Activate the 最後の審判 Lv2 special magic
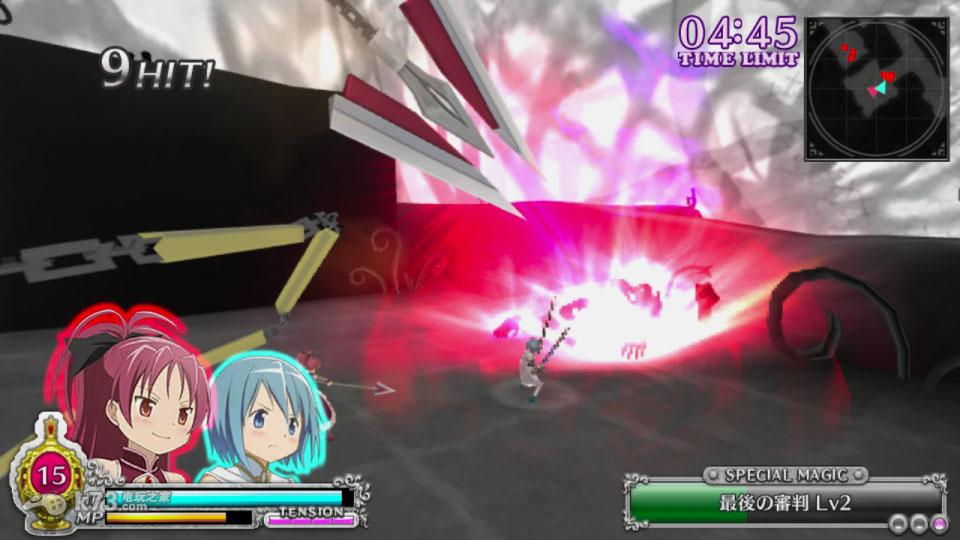This screenshot has width=960, height=540. [x=785, y=503]
